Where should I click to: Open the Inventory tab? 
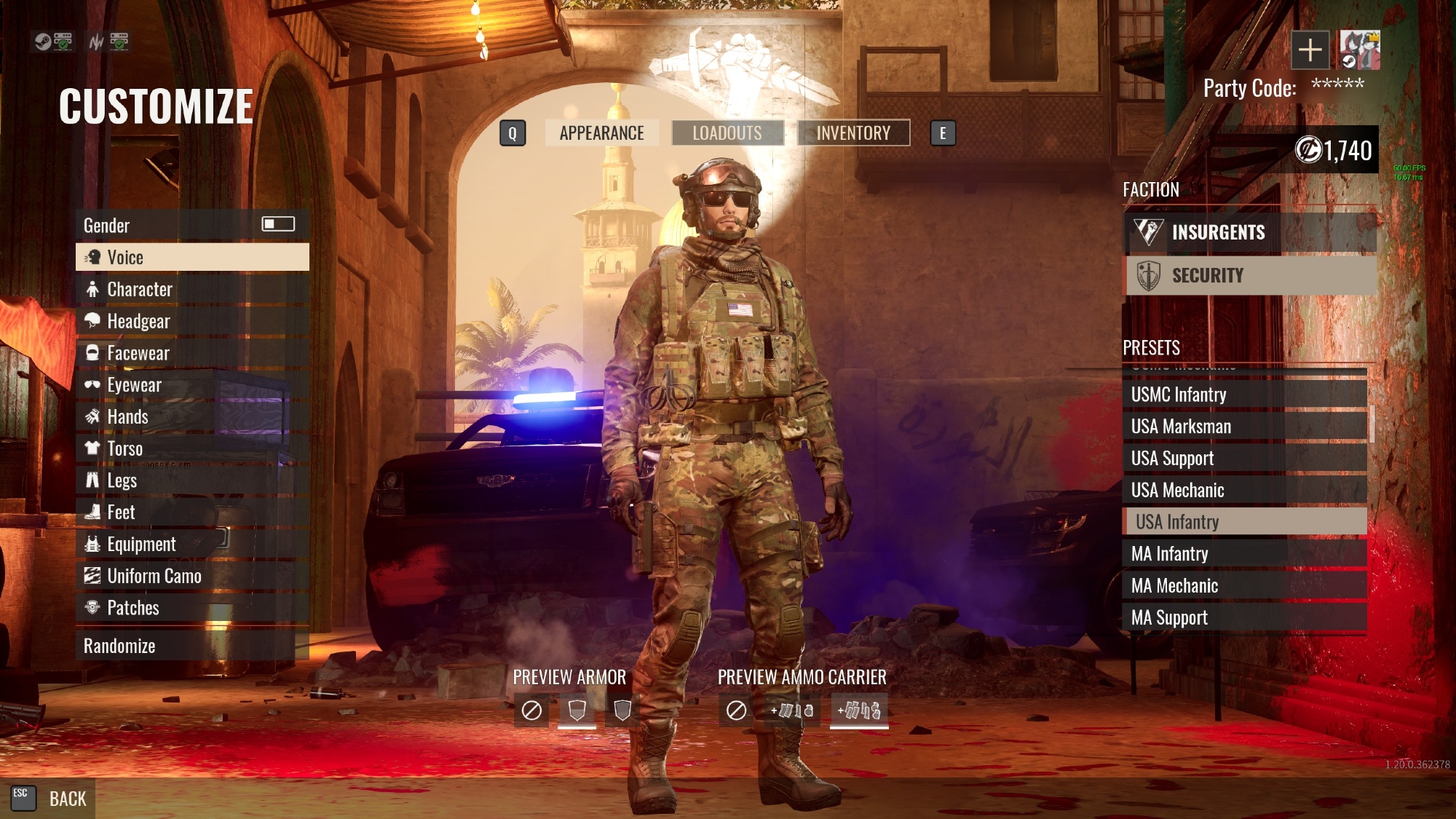[x=853, y=132]
